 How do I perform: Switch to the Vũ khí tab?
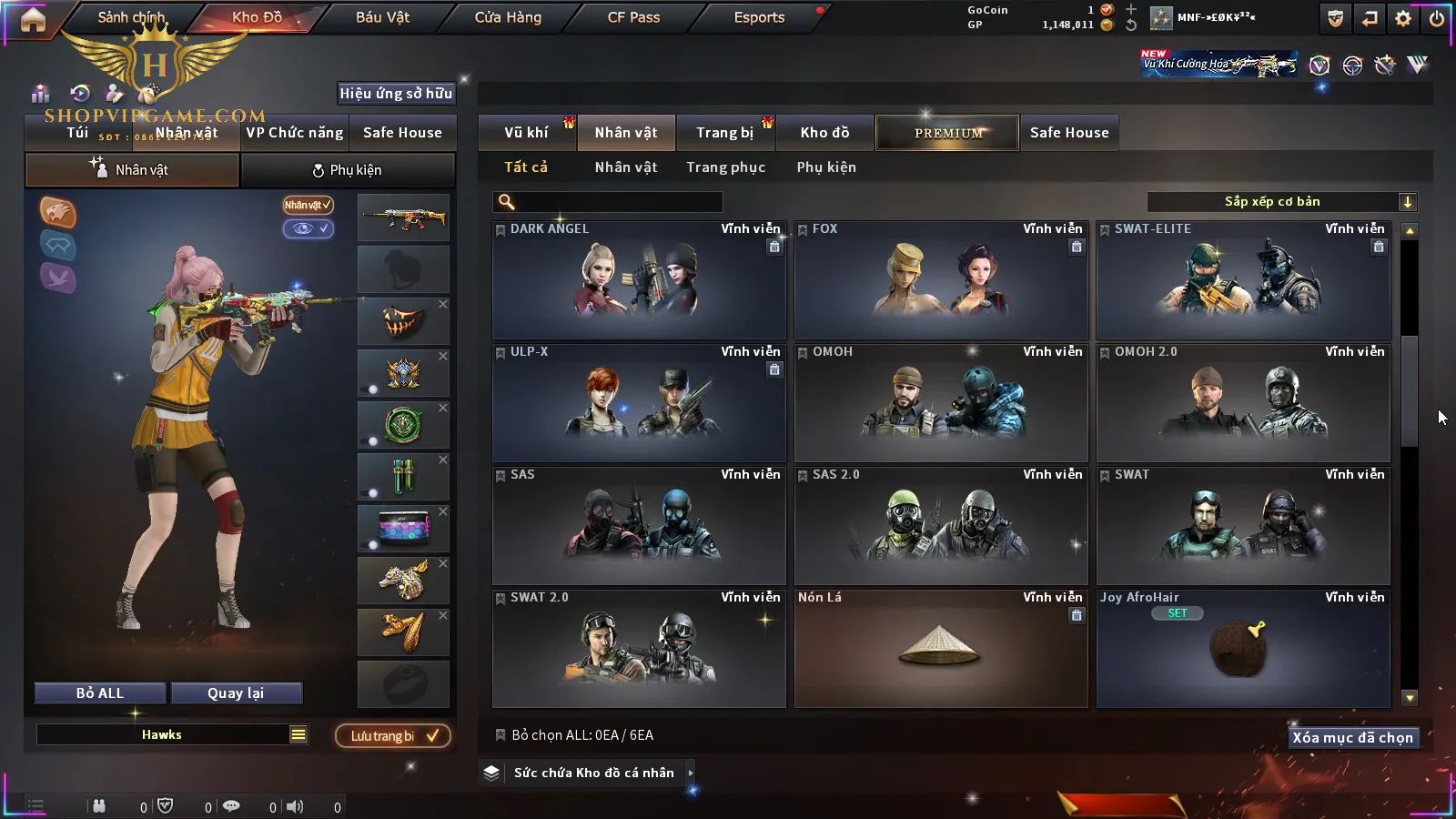526,133
